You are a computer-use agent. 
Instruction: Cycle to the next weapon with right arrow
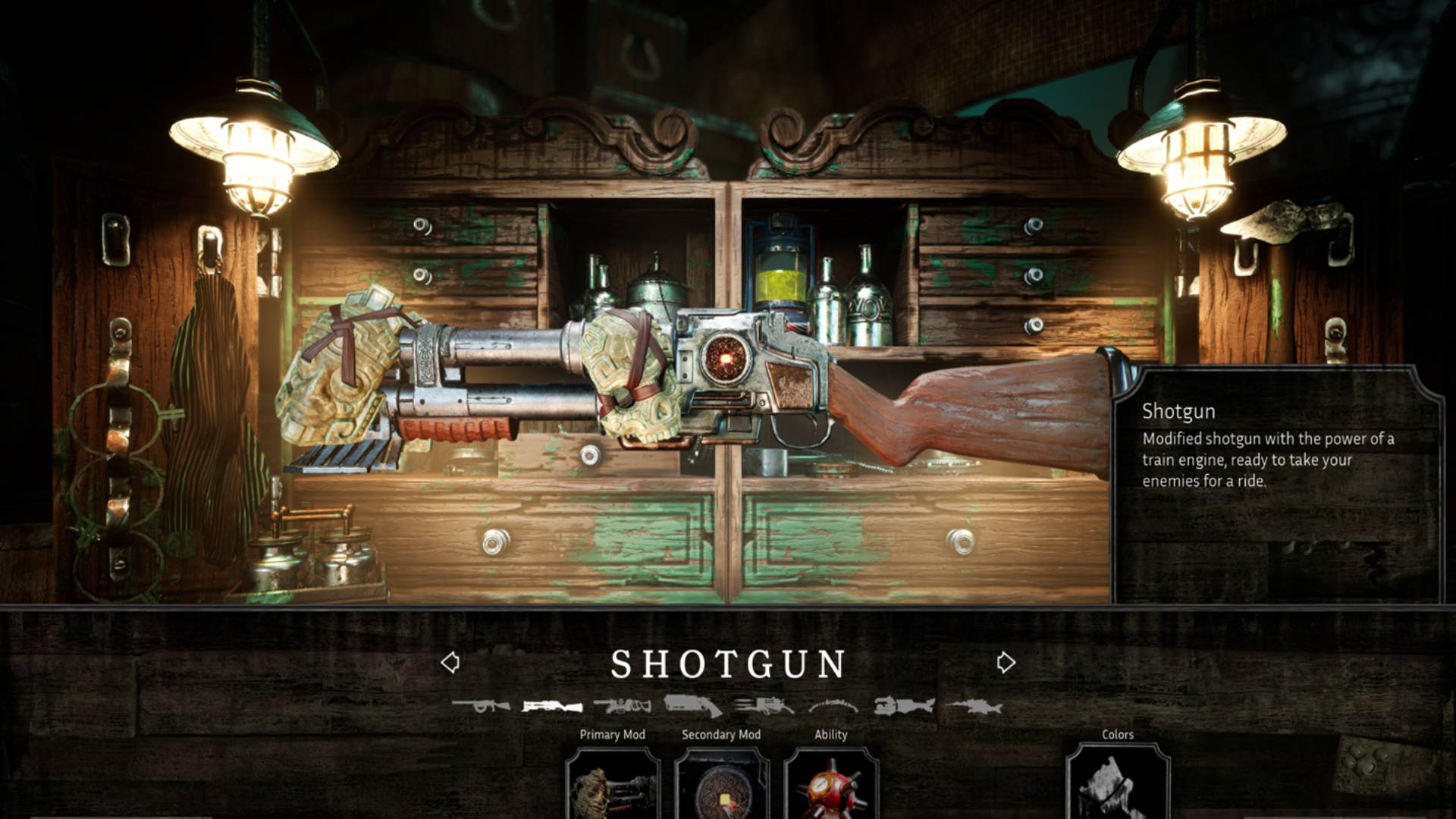click(x=1006, y=663)
